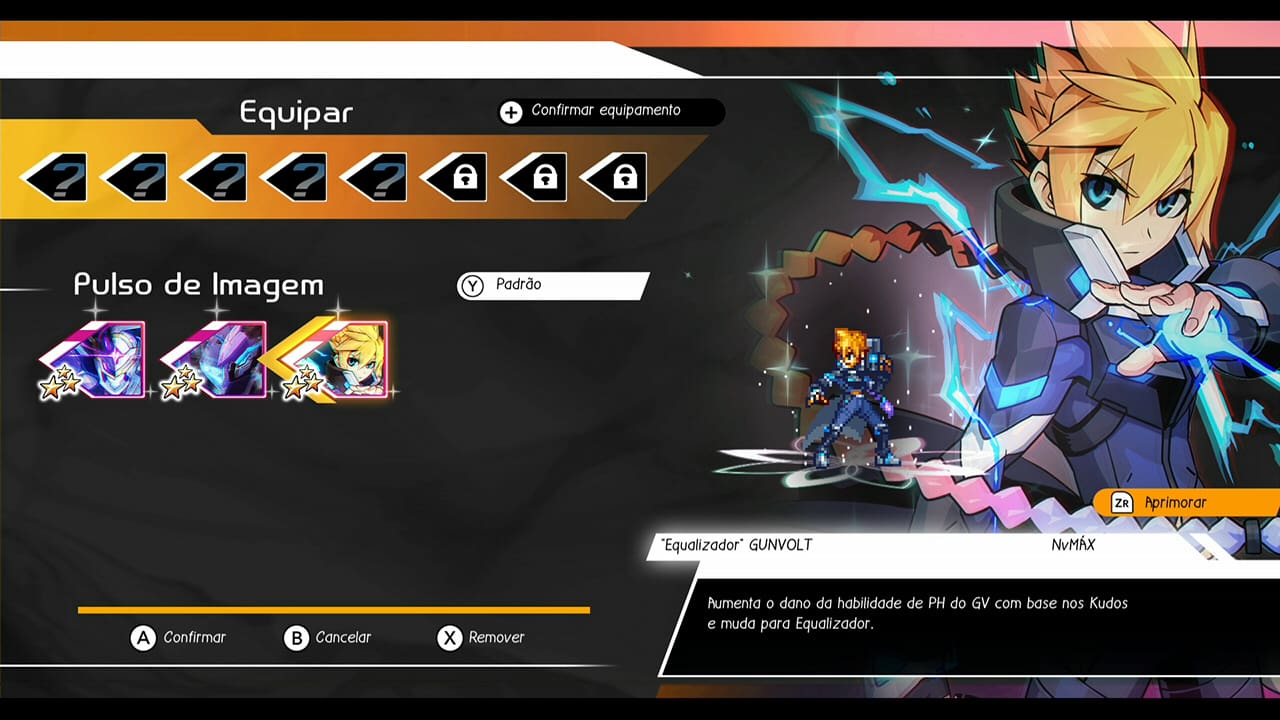The image size is (1280, 720).
Task: Confirm selection with A Confirmar
Action: pos(180,638)
